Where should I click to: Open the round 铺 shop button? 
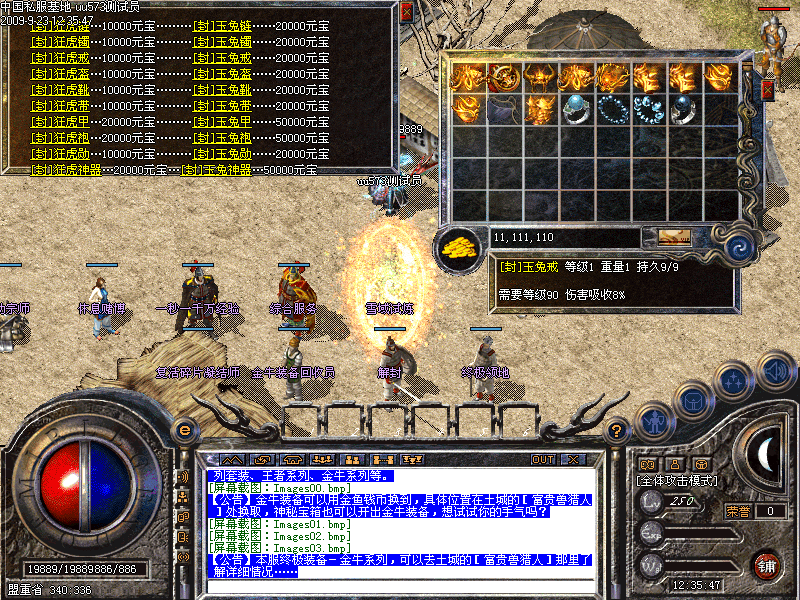pos(766,564)
